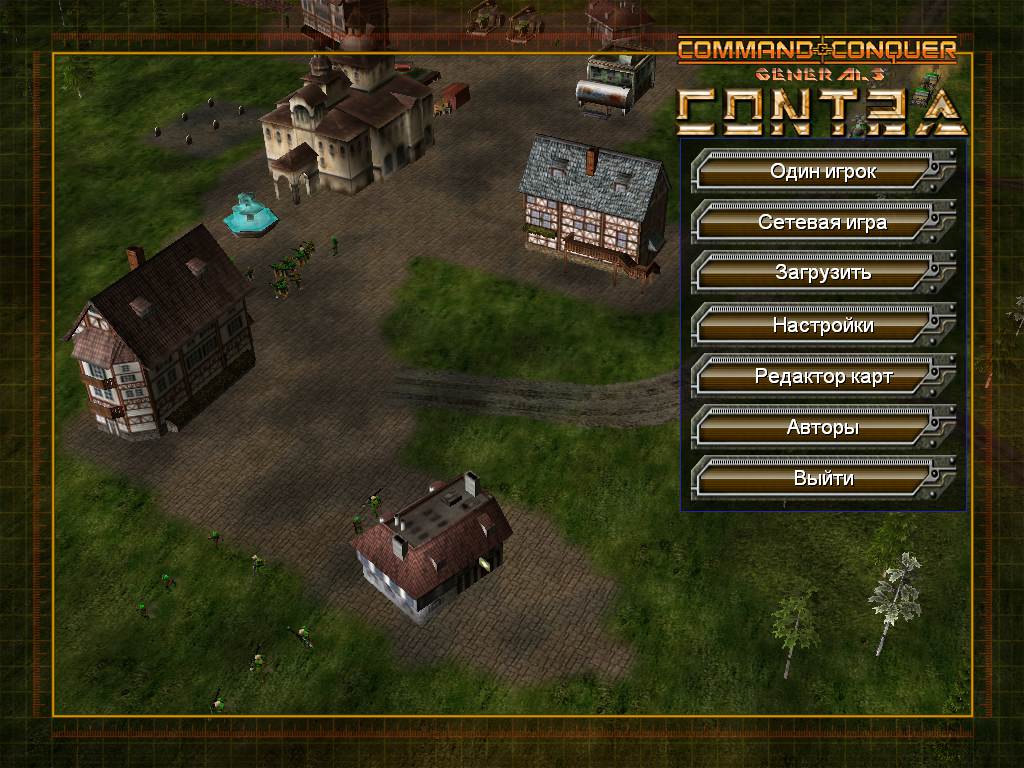Open Настройки settings
The height and width of the screenshot is (768, 1024).
pyautogui.click(x=822, y=325)
